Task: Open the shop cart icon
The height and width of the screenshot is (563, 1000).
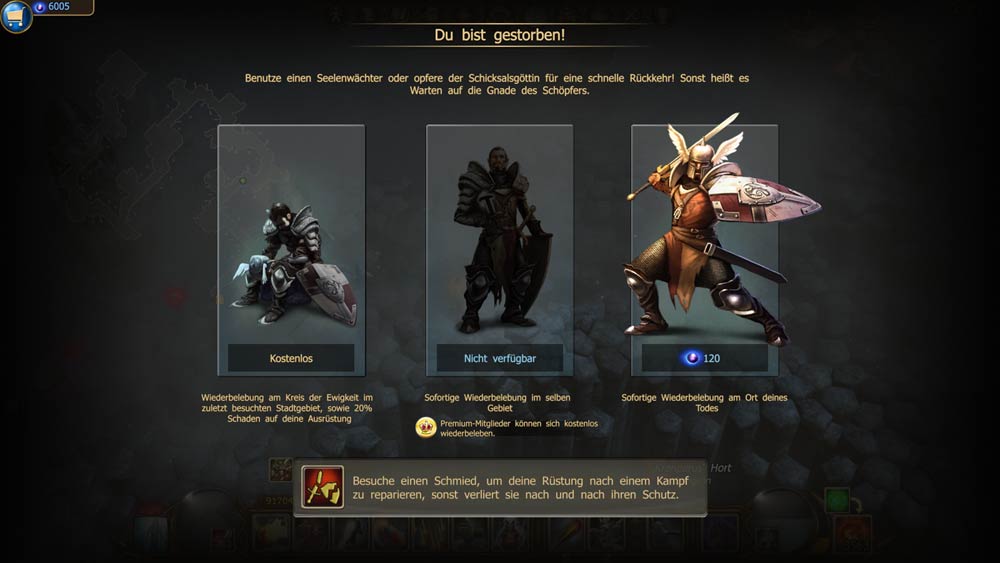Action: point(15,16)
